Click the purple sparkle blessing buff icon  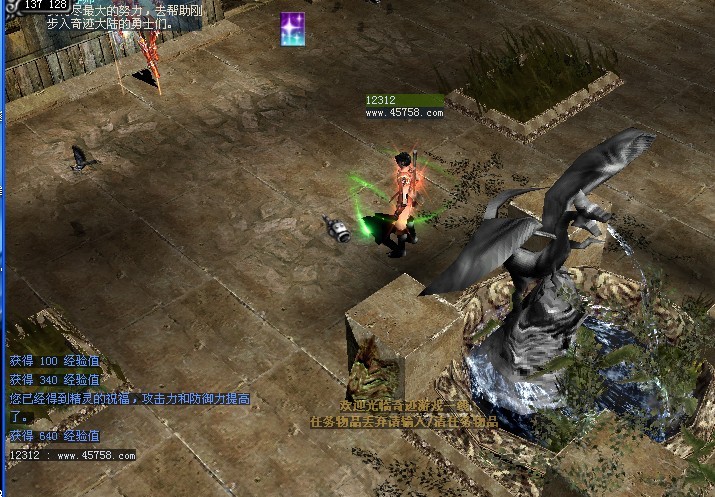pos(293,28)
